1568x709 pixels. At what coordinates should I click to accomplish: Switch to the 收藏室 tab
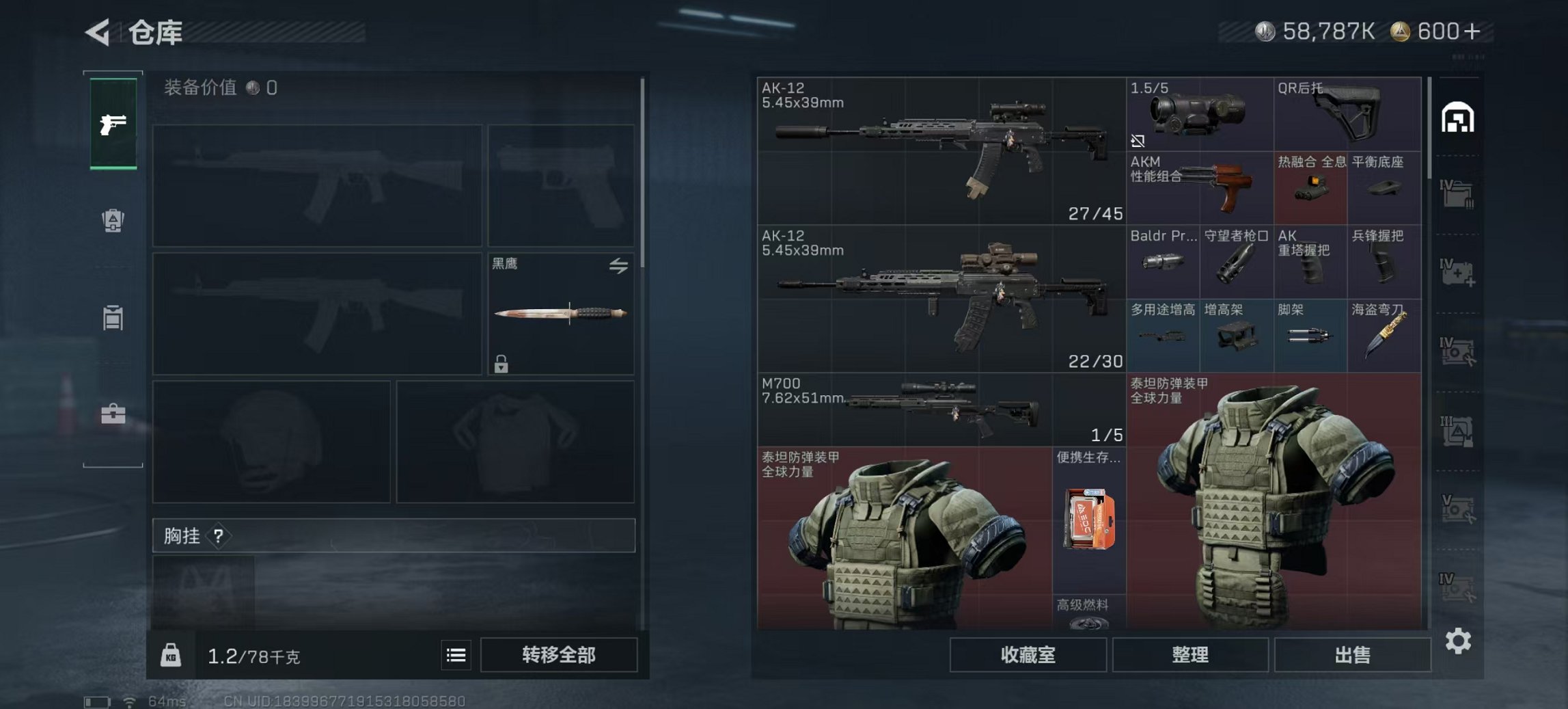click(1026, 656)
